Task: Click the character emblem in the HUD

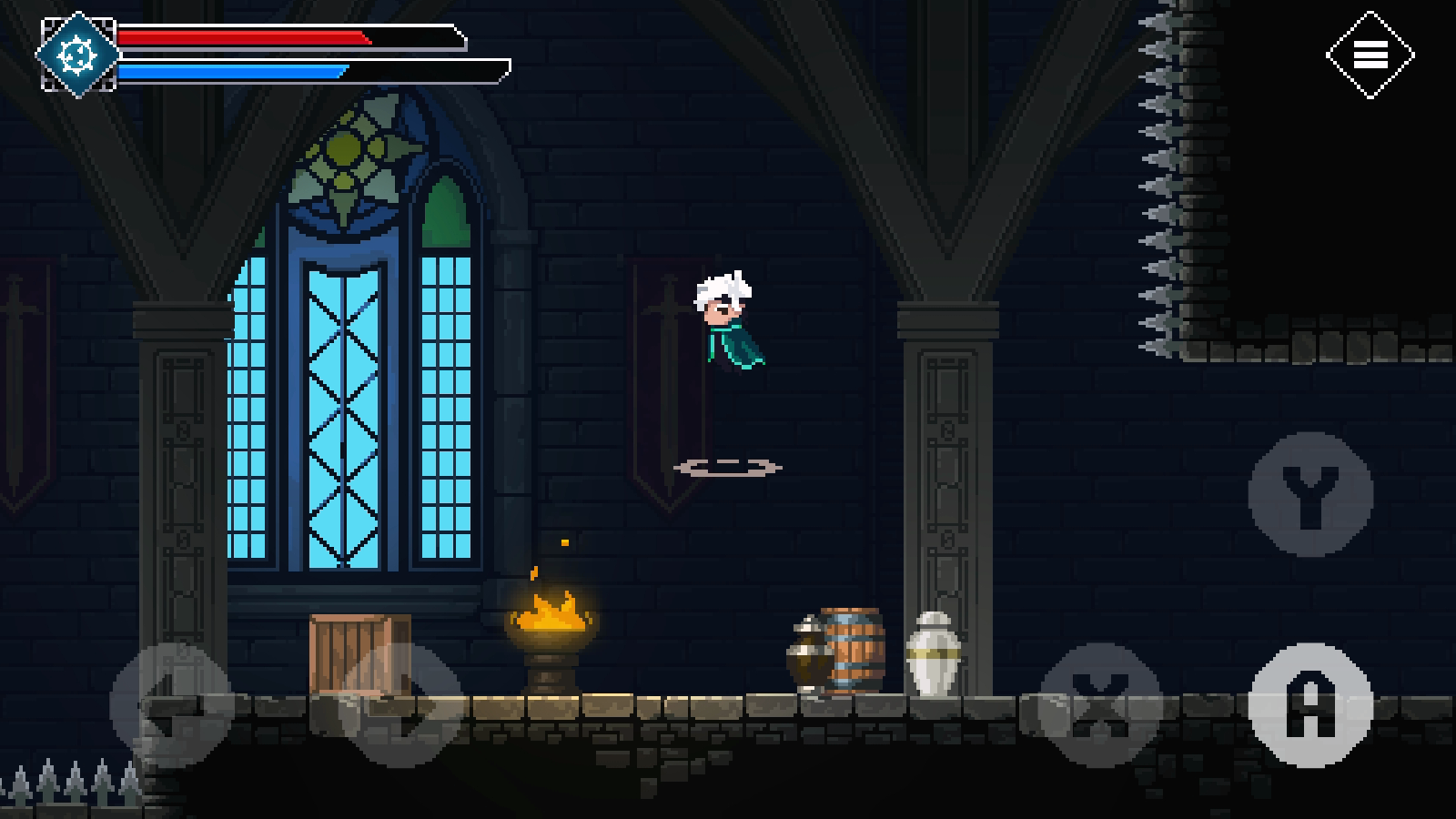Action: [76, 53]
